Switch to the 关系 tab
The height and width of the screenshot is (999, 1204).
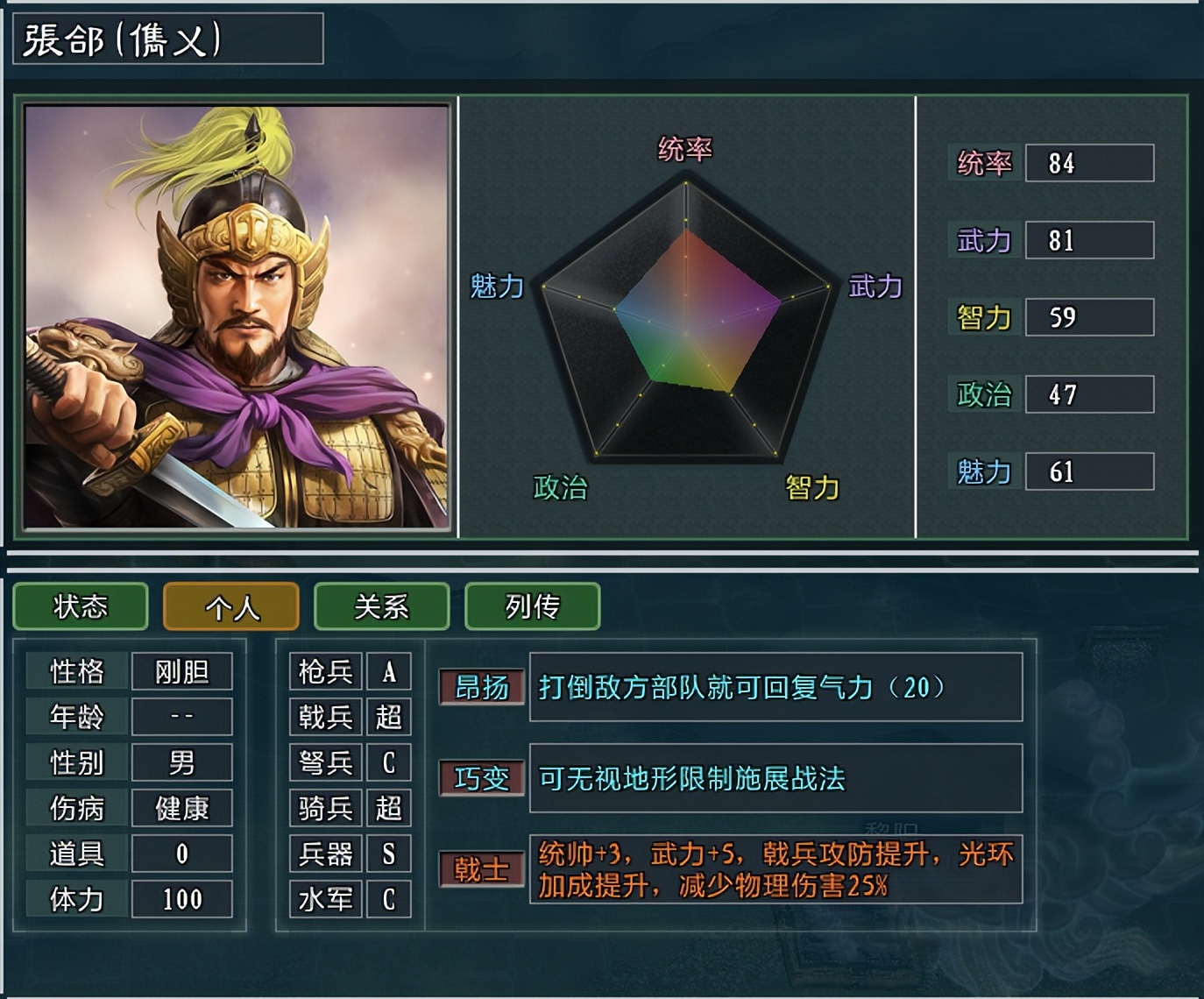[381, 606]
